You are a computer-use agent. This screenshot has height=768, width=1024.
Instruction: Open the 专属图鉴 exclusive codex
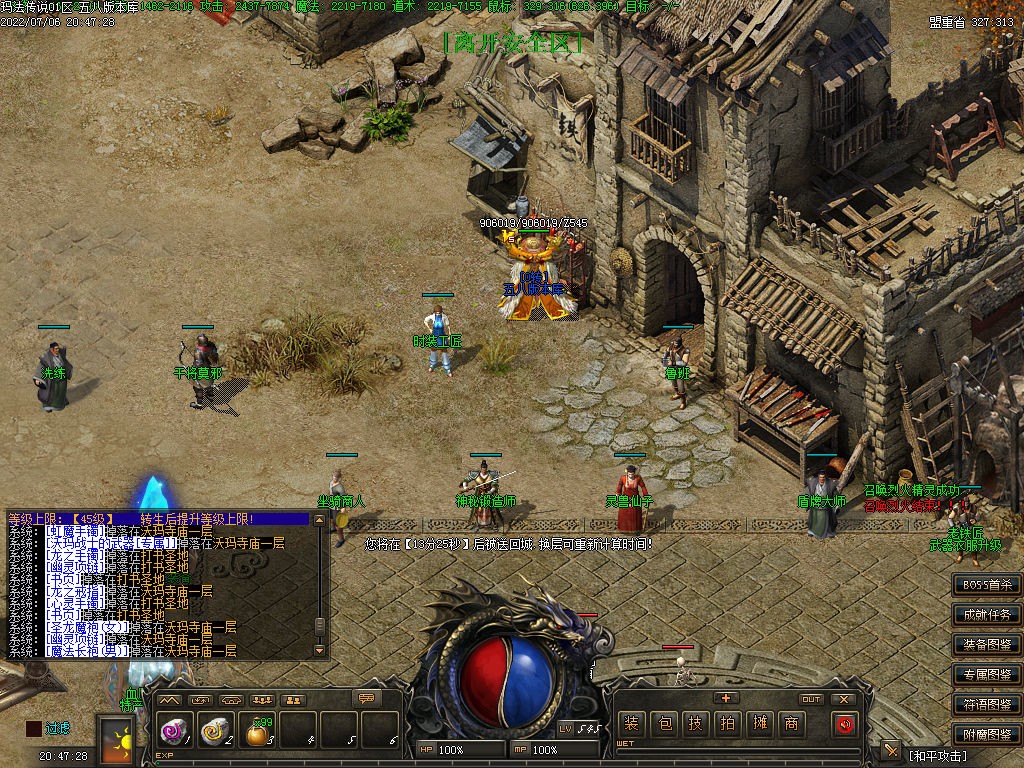coord(986,674)
